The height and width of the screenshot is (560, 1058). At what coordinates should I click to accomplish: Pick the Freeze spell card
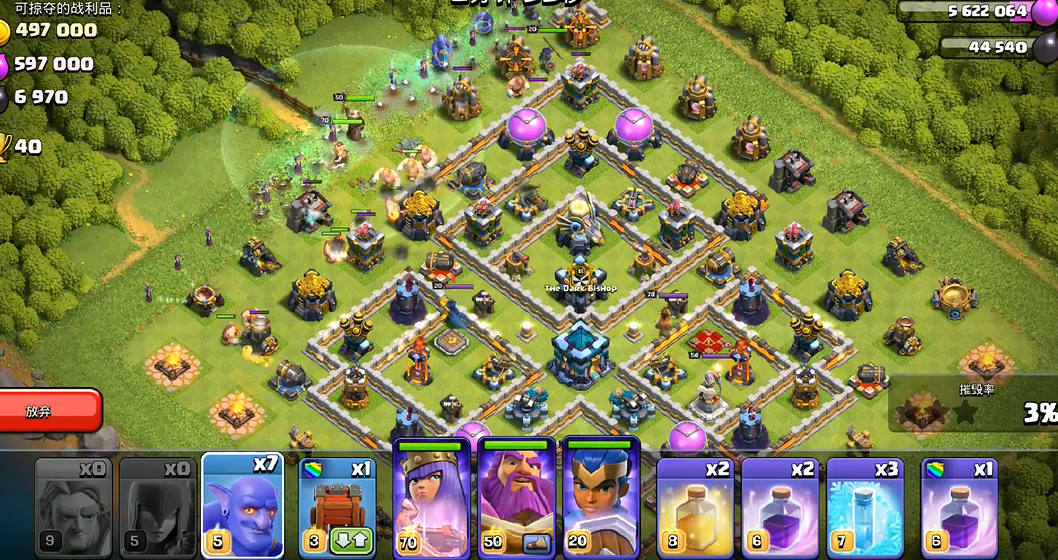pos(865,505)
